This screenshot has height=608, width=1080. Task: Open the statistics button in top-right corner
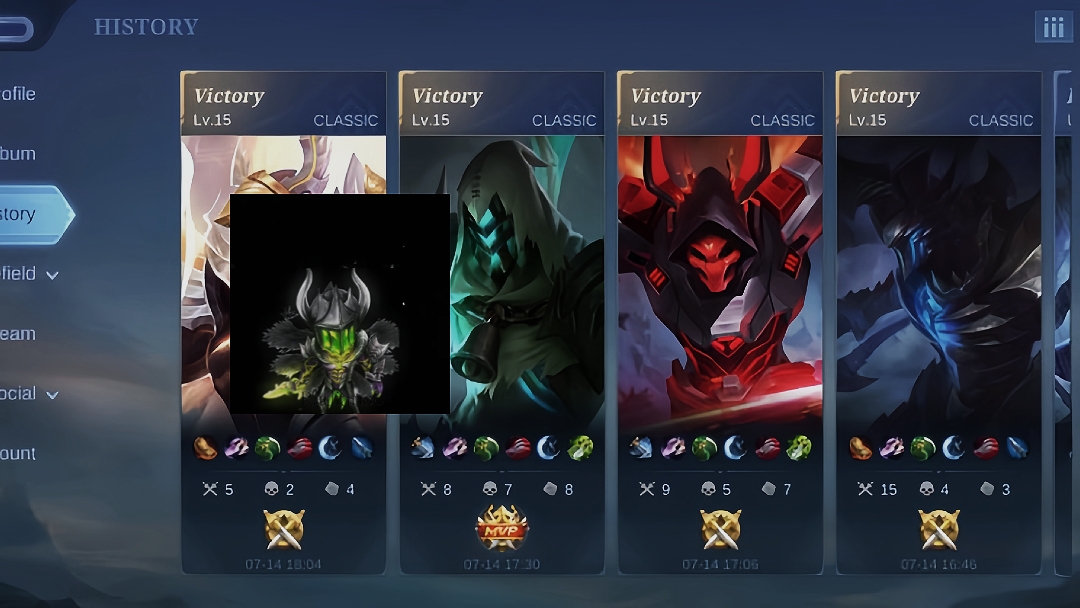pyautogui.click(x=1053, y=27)
